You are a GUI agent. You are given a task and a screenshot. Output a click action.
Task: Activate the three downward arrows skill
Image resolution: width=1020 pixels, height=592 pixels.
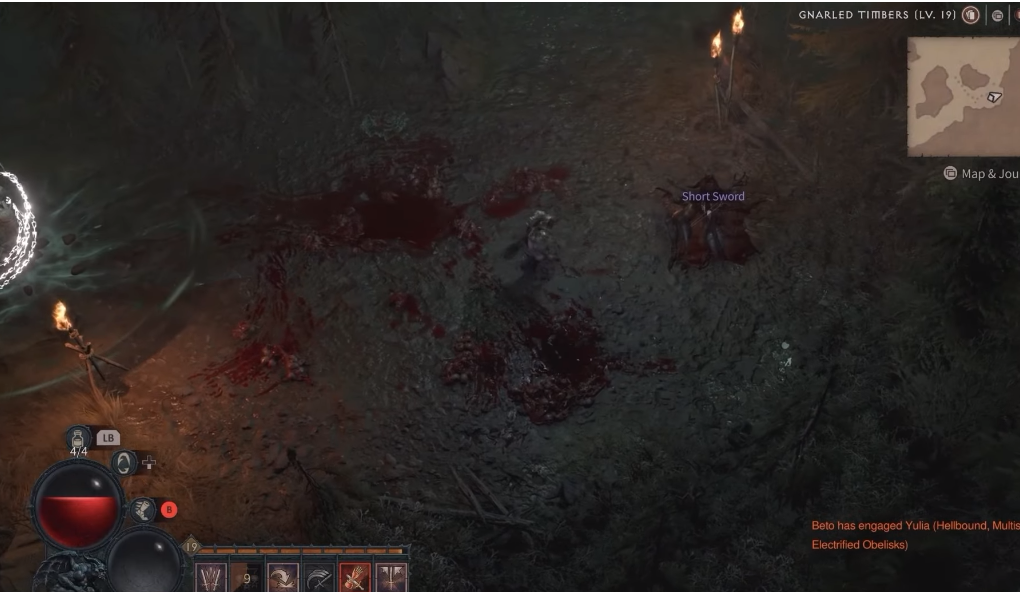[x=210, y=578]
